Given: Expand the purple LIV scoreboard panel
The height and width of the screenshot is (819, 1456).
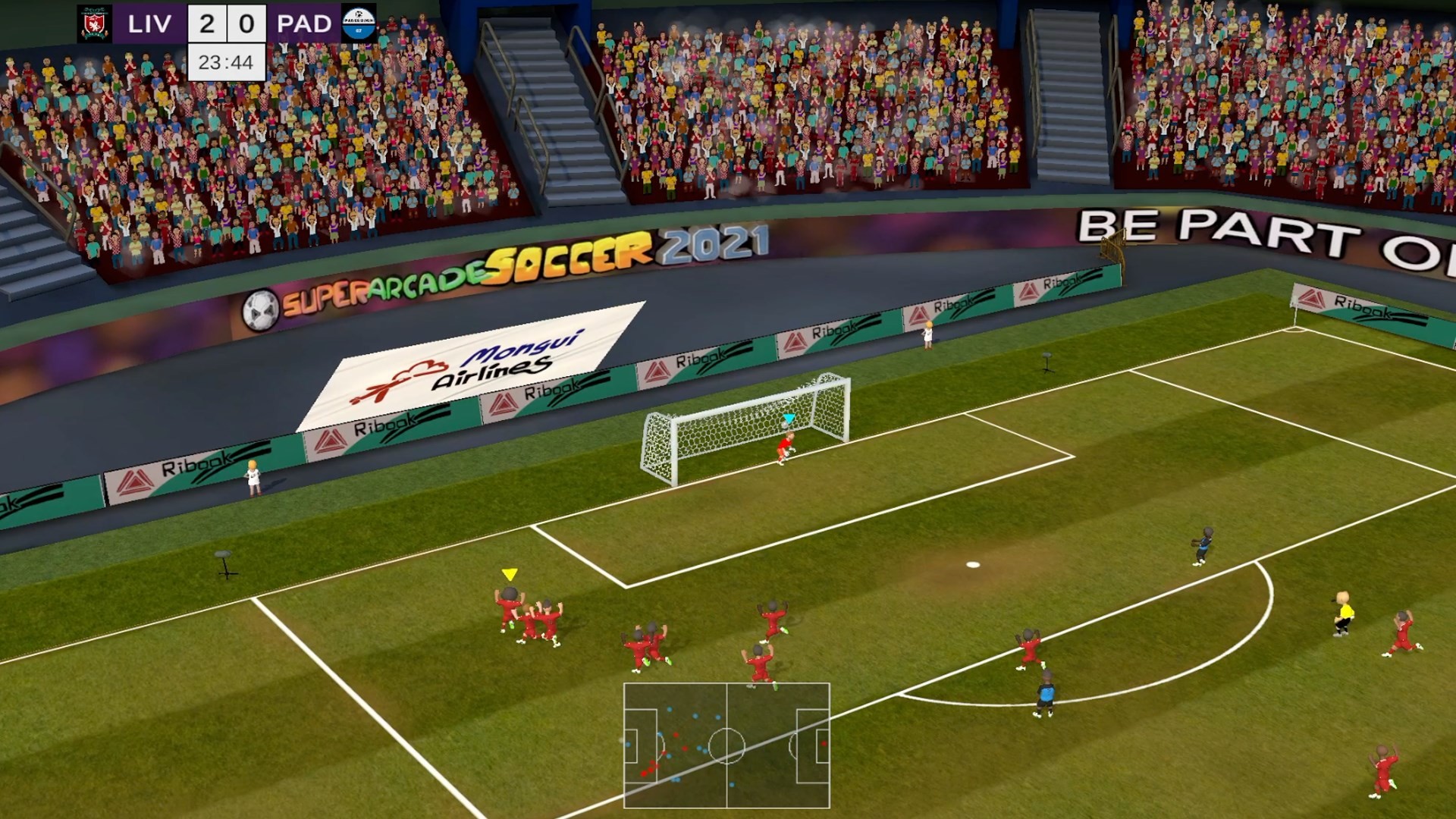Looking at the screenshot, I should click(x=152, y=24).
